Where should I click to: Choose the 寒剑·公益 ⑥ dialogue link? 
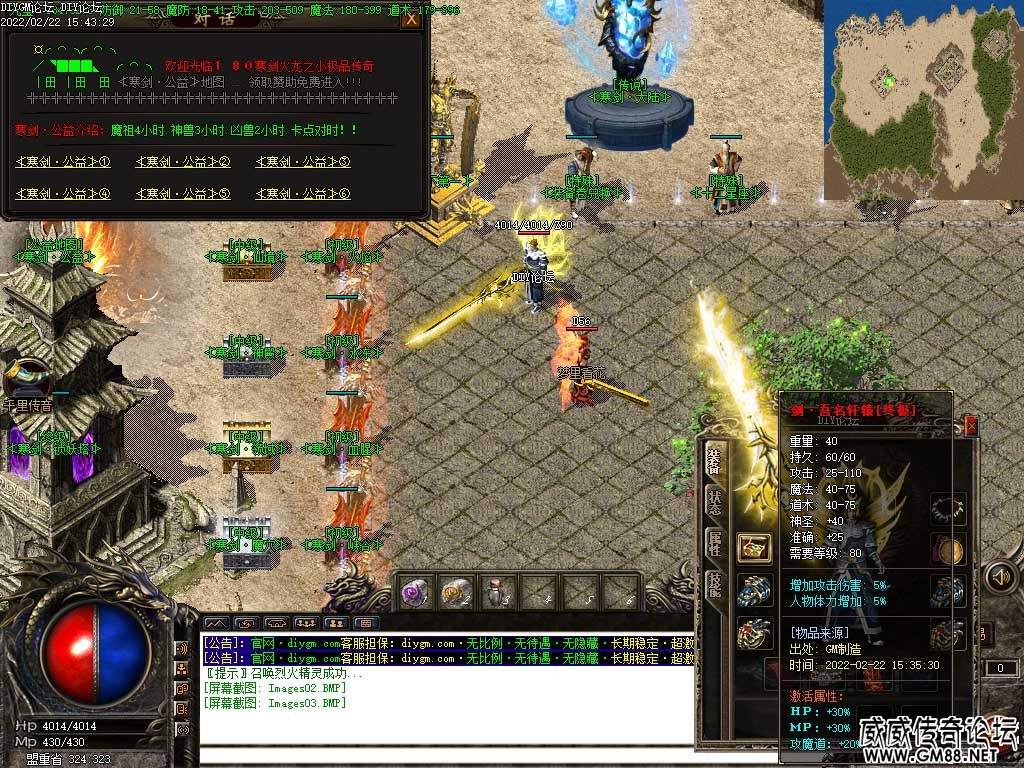point(303,194)
